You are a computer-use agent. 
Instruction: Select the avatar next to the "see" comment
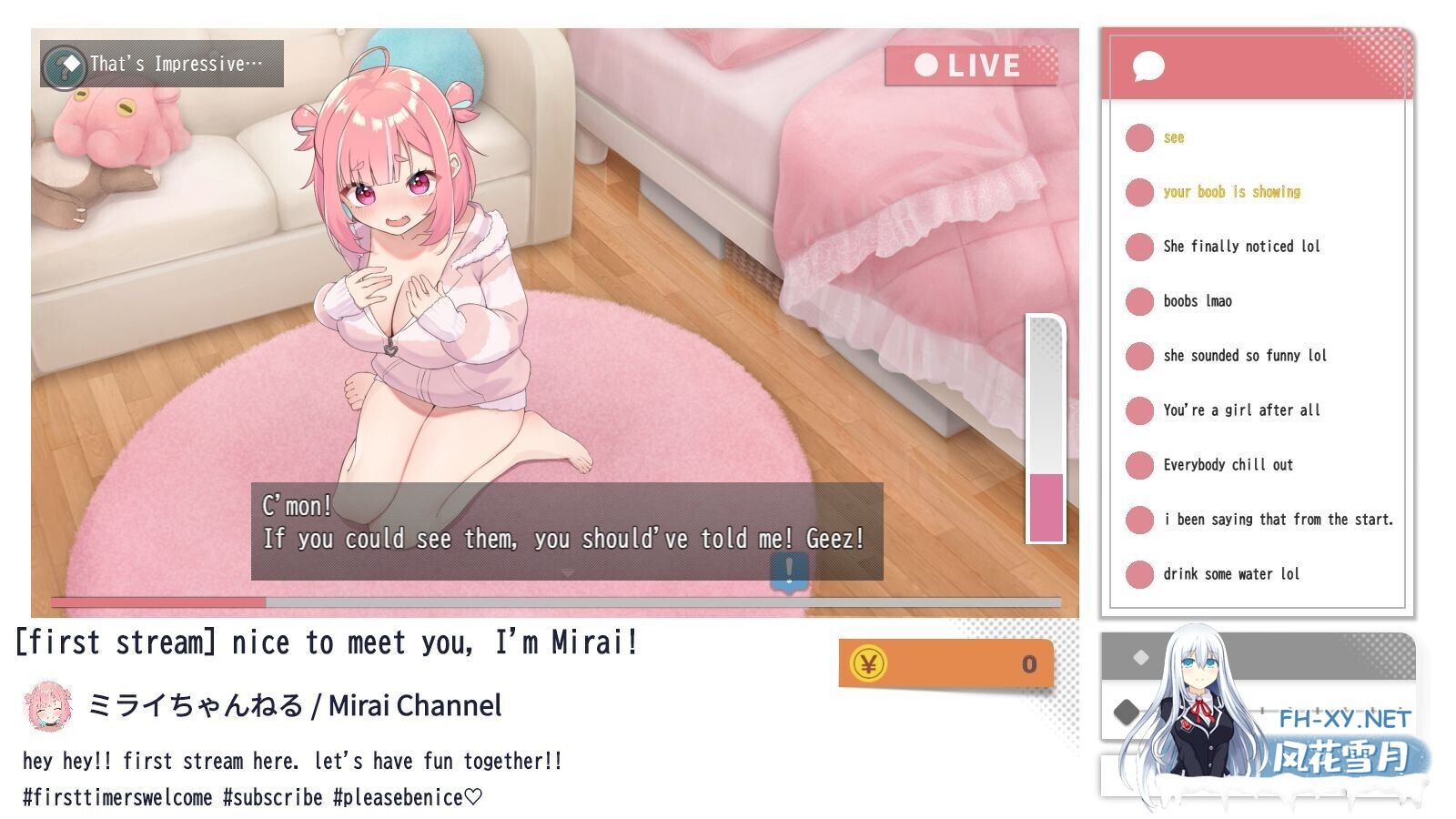[x=1140, y=137]
